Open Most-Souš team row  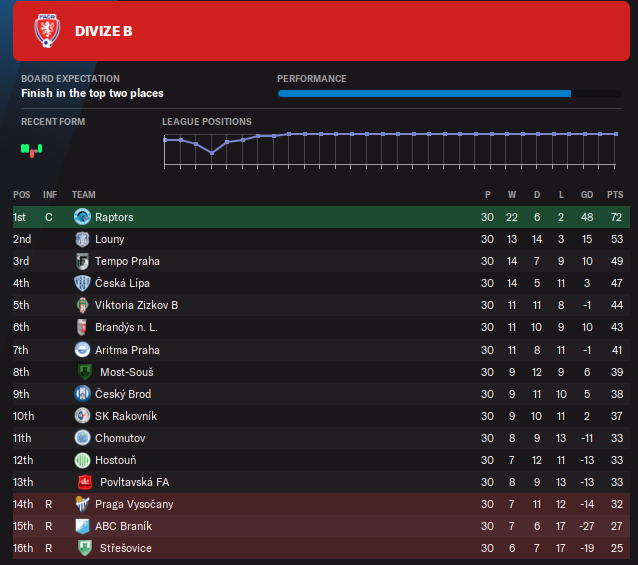coord(126,372)
